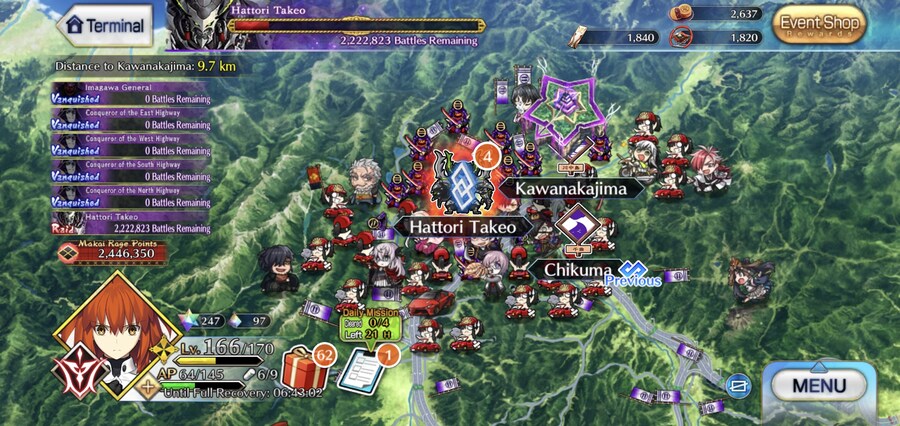Select Conqueror of the South Highway row
This screenshot has height=426, width=900.
pos(131,170)
